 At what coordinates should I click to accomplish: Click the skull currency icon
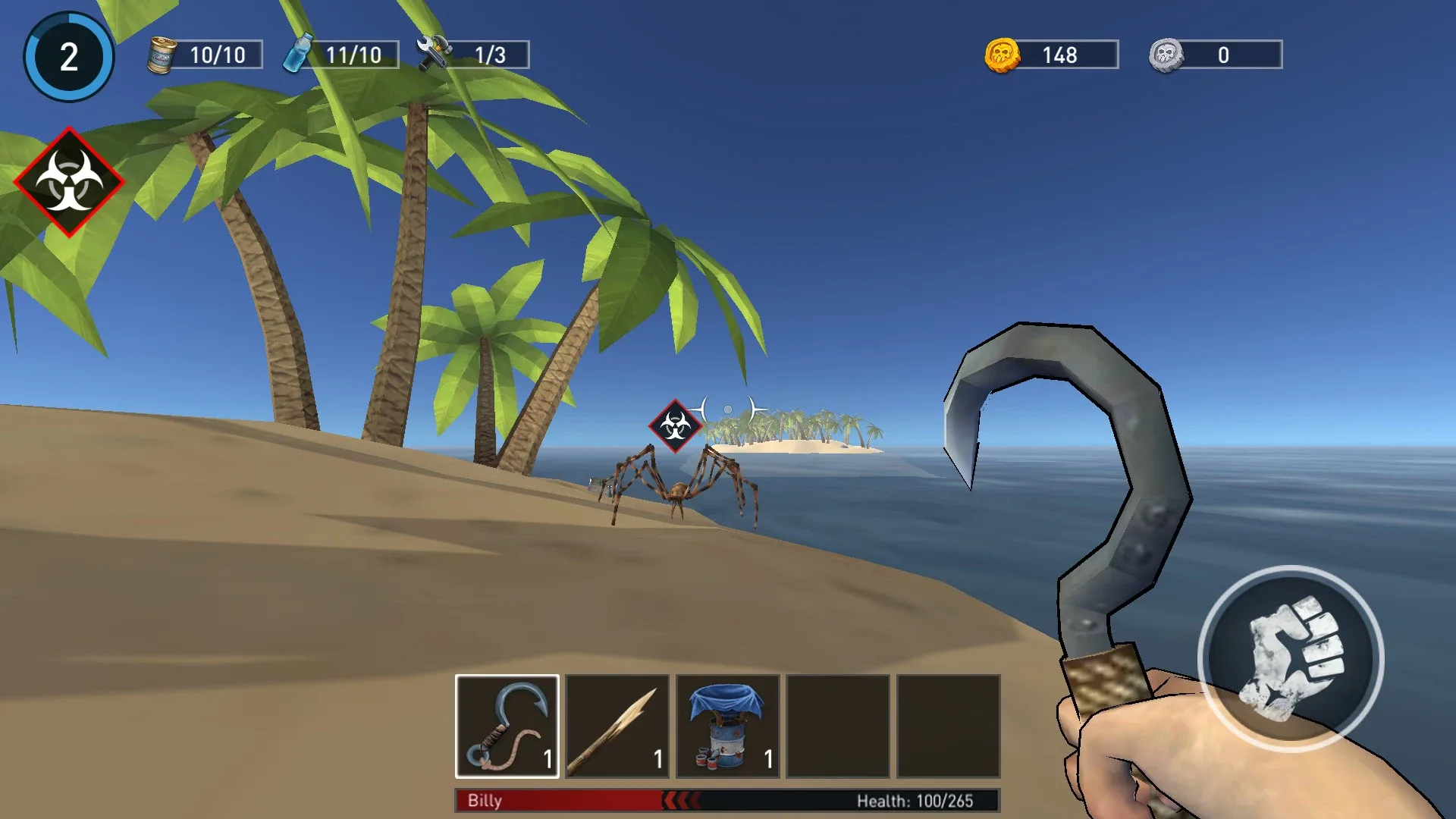[1166, 55]
